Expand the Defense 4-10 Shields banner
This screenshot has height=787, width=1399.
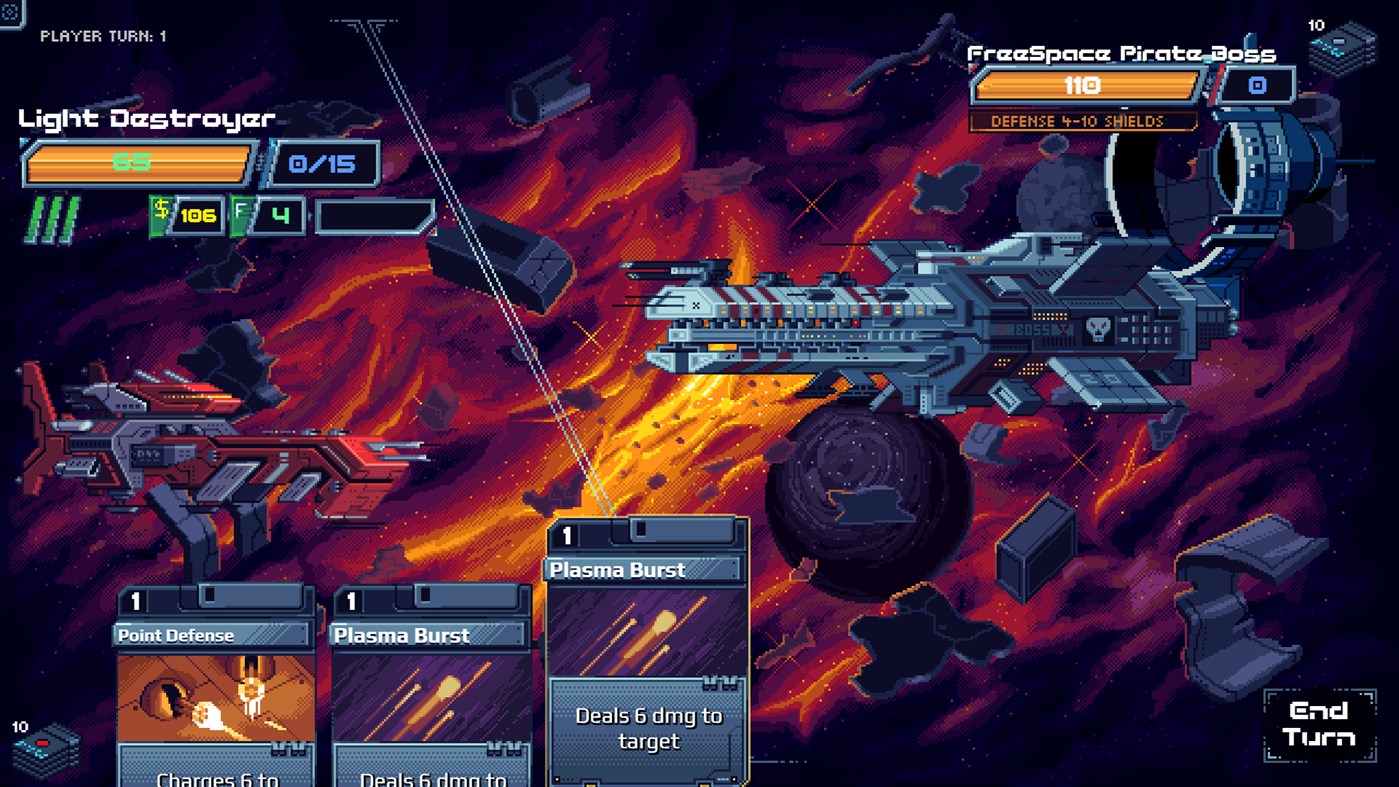(1083, 121)
